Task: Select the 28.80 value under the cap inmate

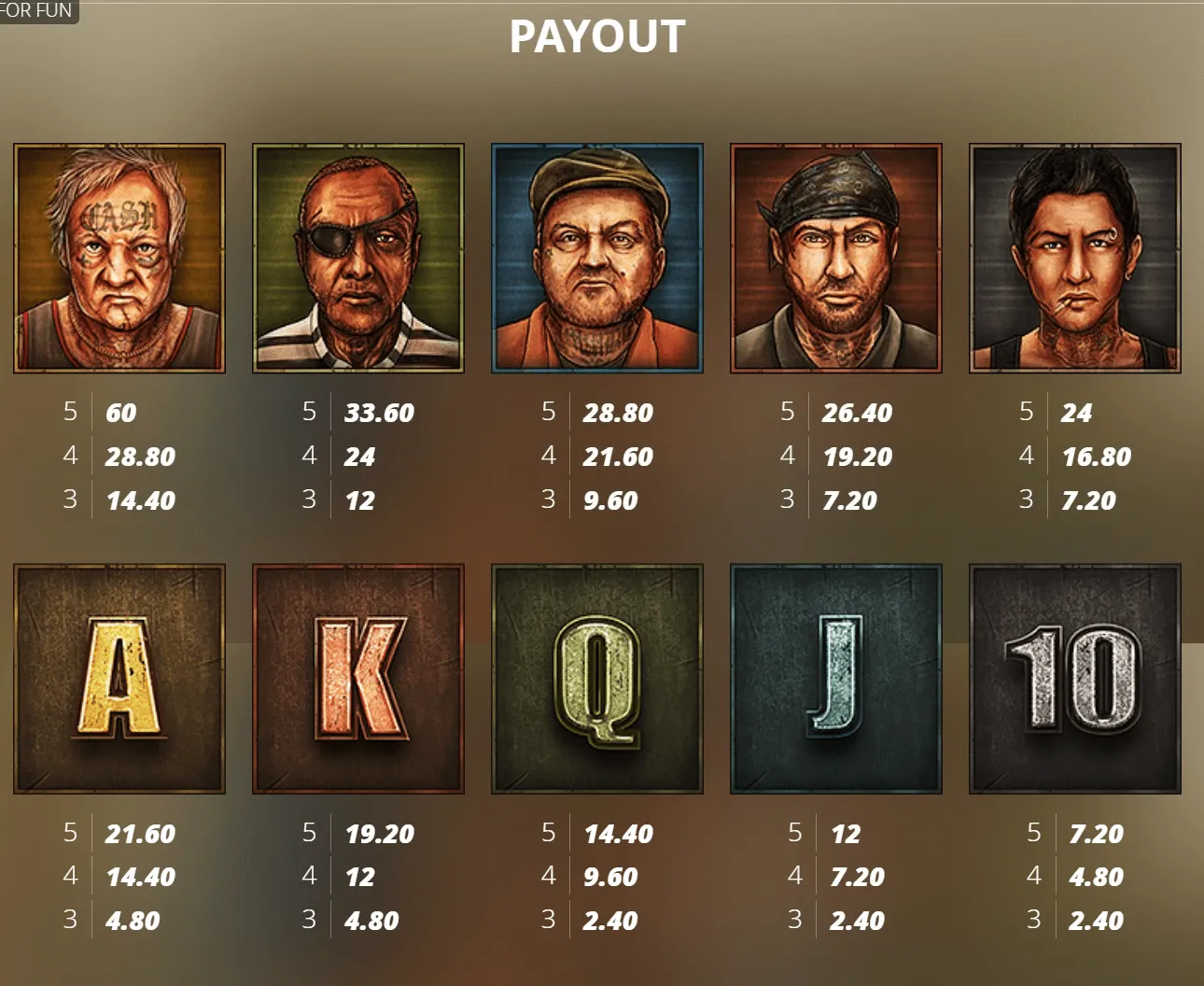Action: (618, 412)
